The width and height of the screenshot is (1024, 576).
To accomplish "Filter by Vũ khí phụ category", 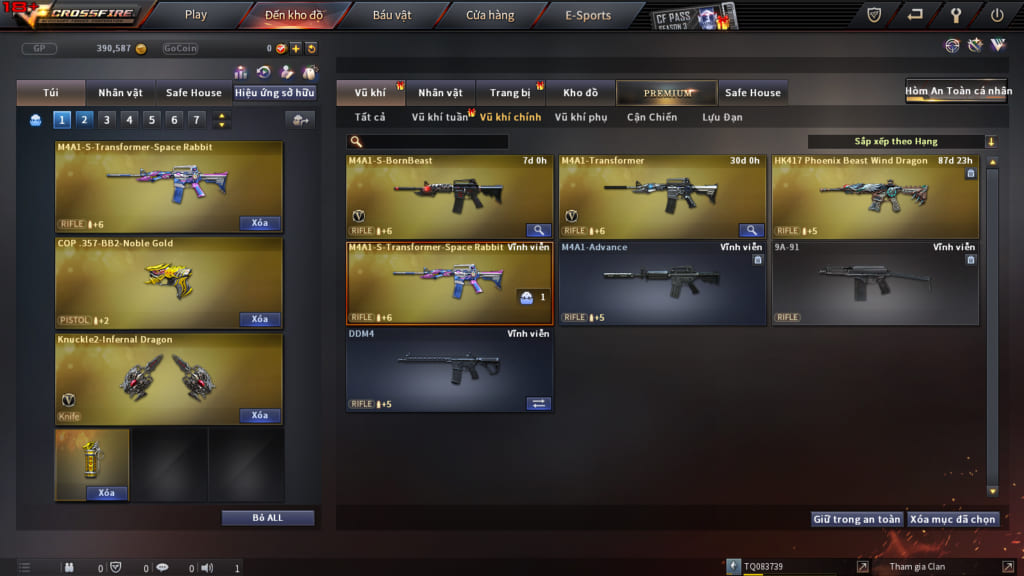I will point(581,117).
